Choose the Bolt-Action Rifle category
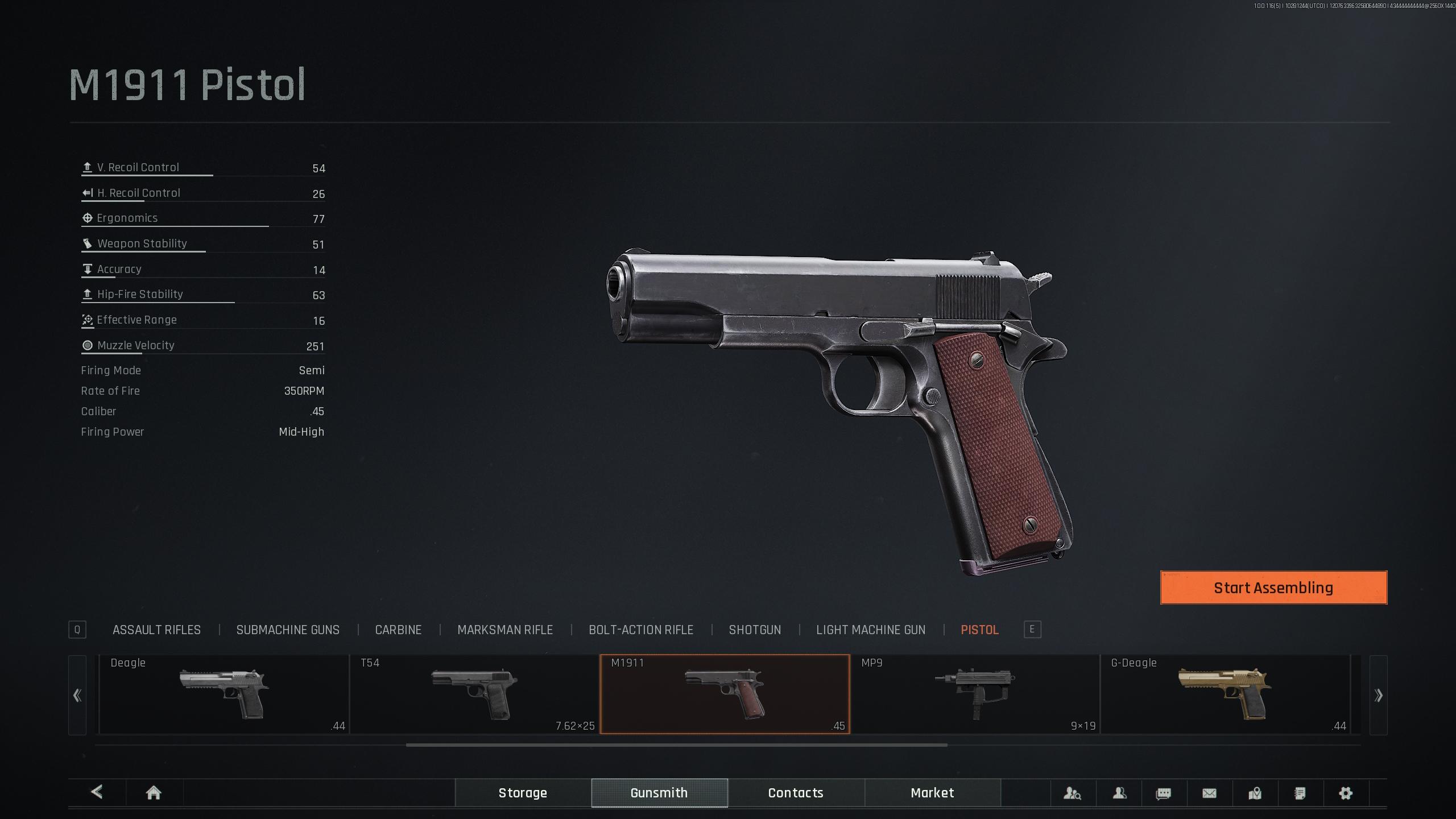This screenshot has width=1456, height=819. pyautogui.click(x=641, y=630)
